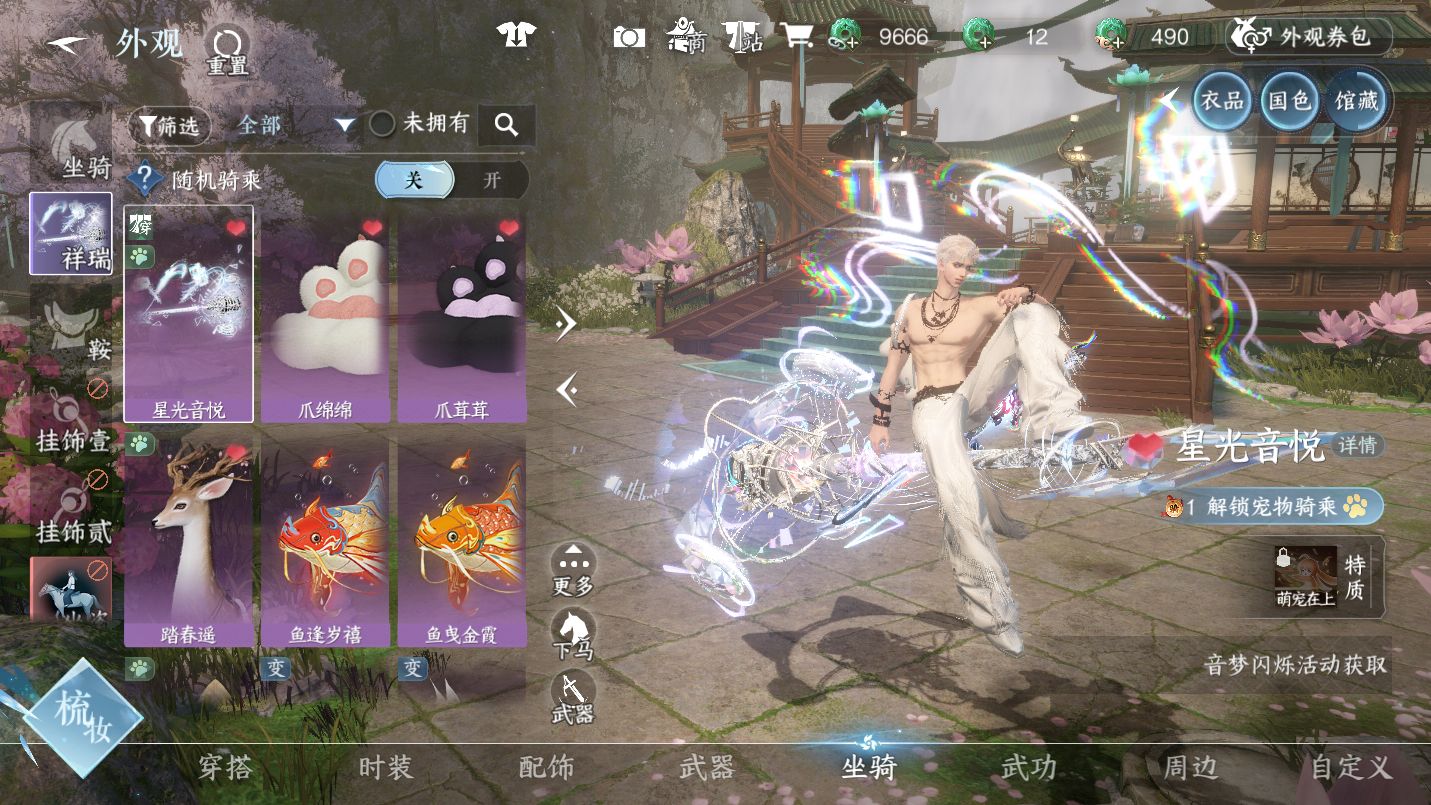This screenshot has height=805, width=1431.
Task: Choose the 鱼曳金霞 golden fish mount
Action: pyautogui.click(x=461, y=540)
